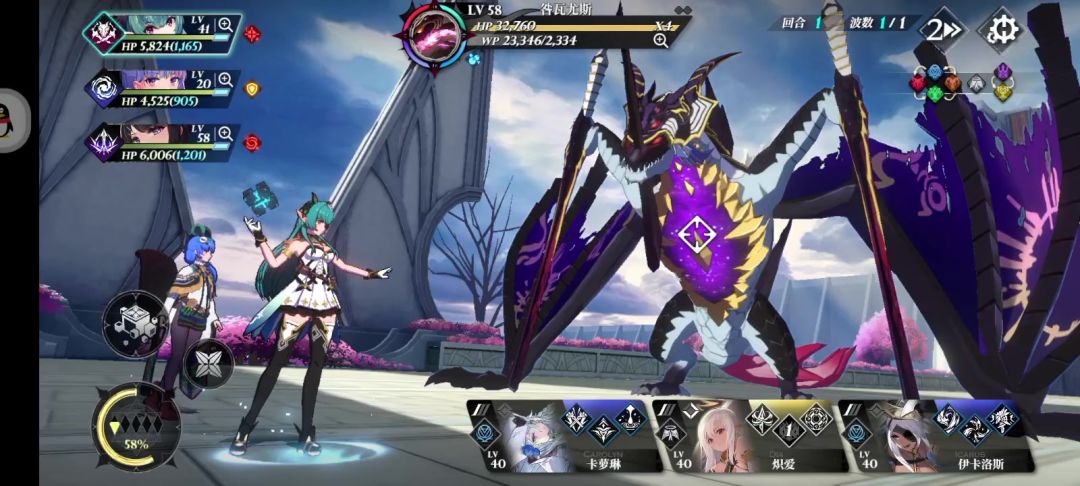Viewport: 1080px width, 486px height.
Task: Use 炽爱's skill marked with number 1
Action: pos(787,429)
